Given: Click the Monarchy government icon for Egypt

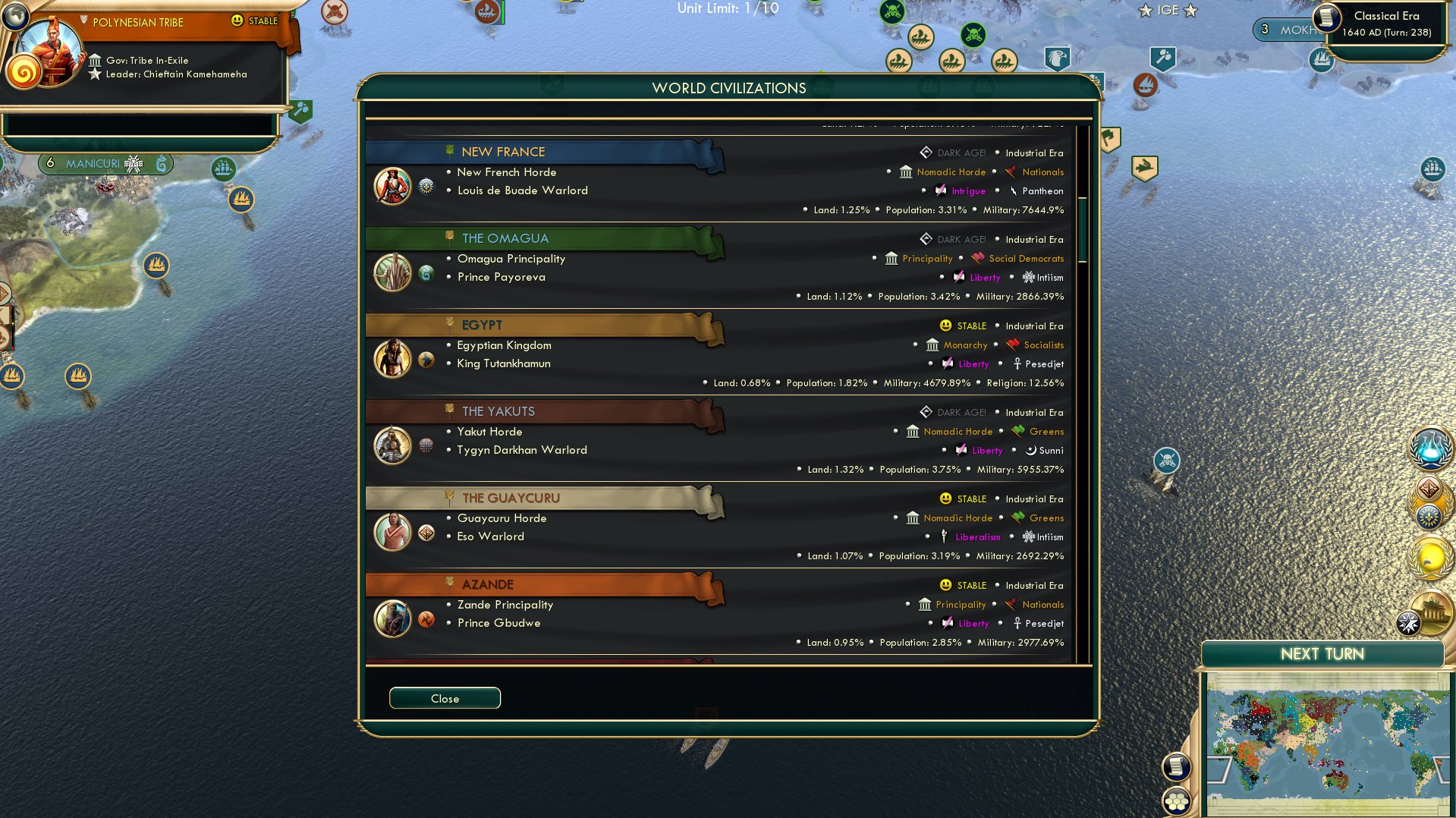Looking at the screenshot, I should 932,345.
